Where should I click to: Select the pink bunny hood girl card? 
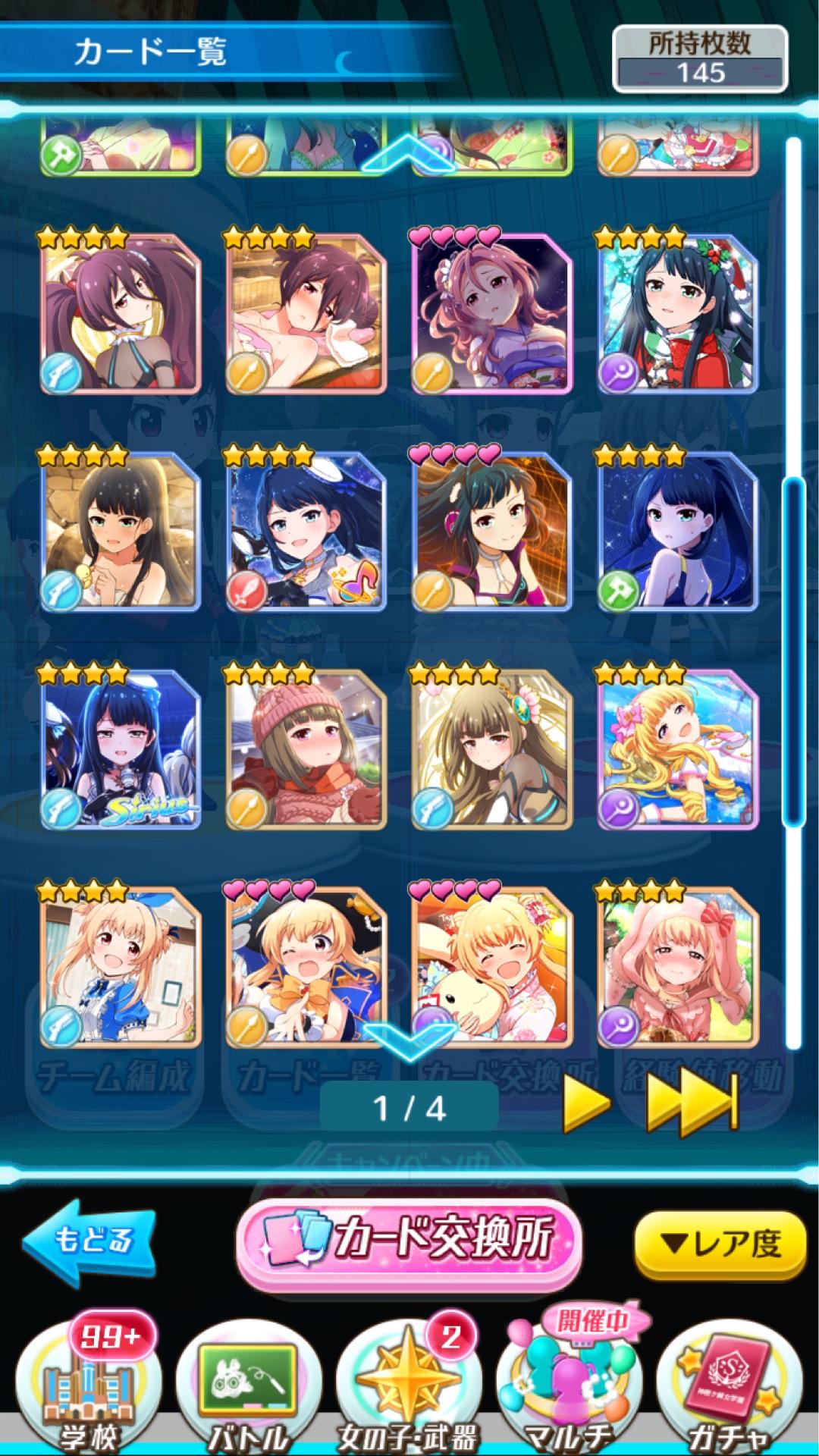[678, 968]
